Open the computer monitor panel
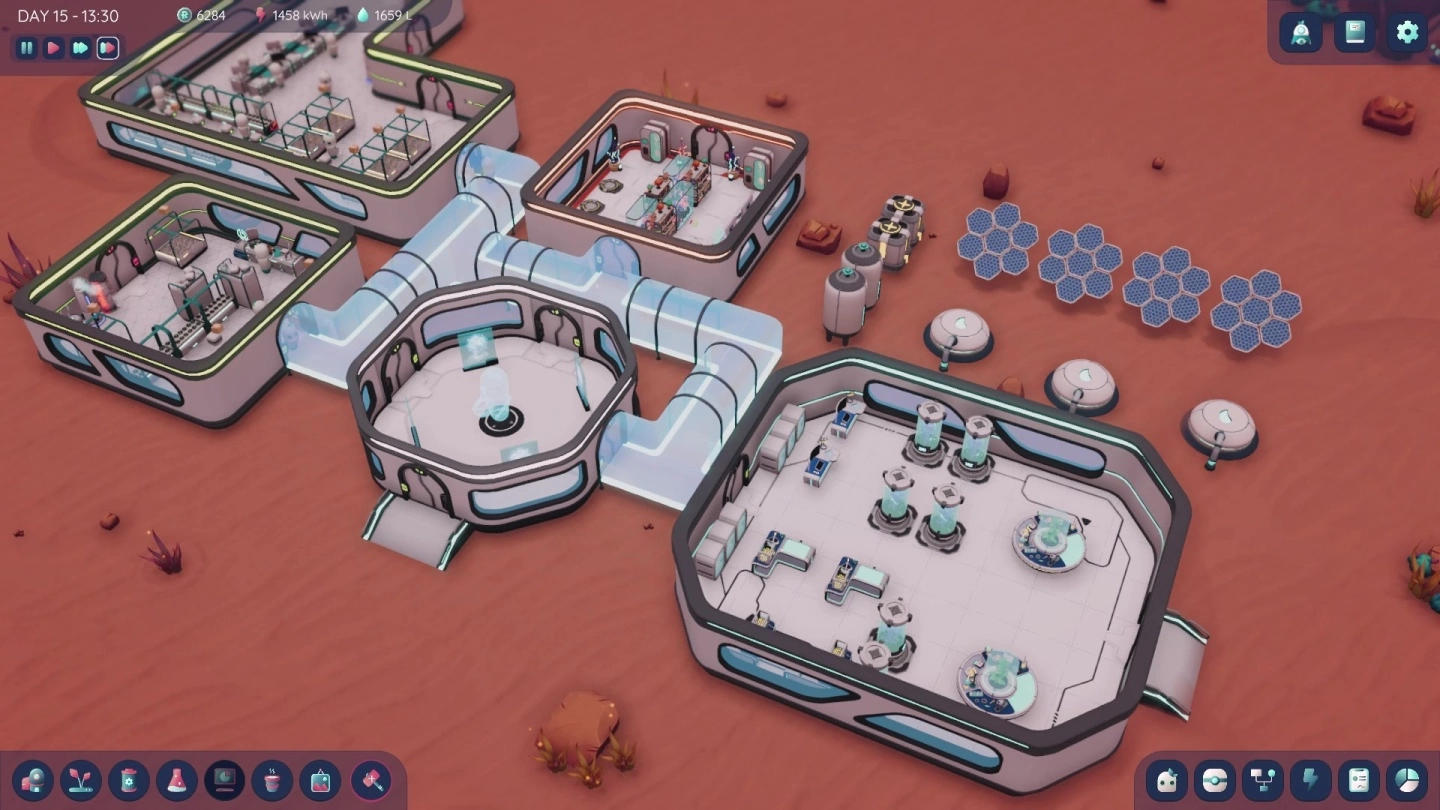 point(224,781)
